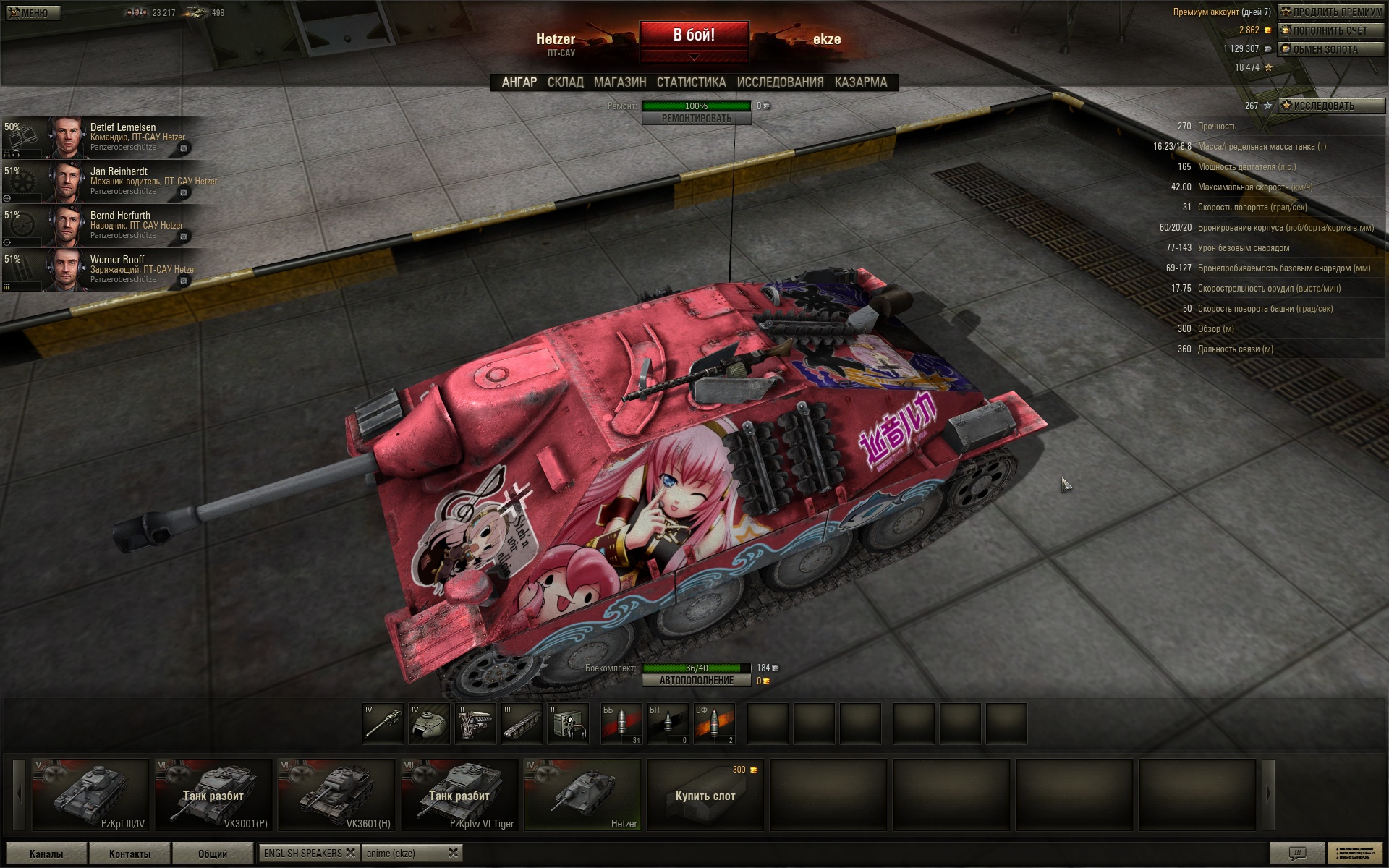Screen dimensions: 1389x868
Task: Click ПОПОЛНИТЬ СЧЁТ button
Action: [1331, 30]
